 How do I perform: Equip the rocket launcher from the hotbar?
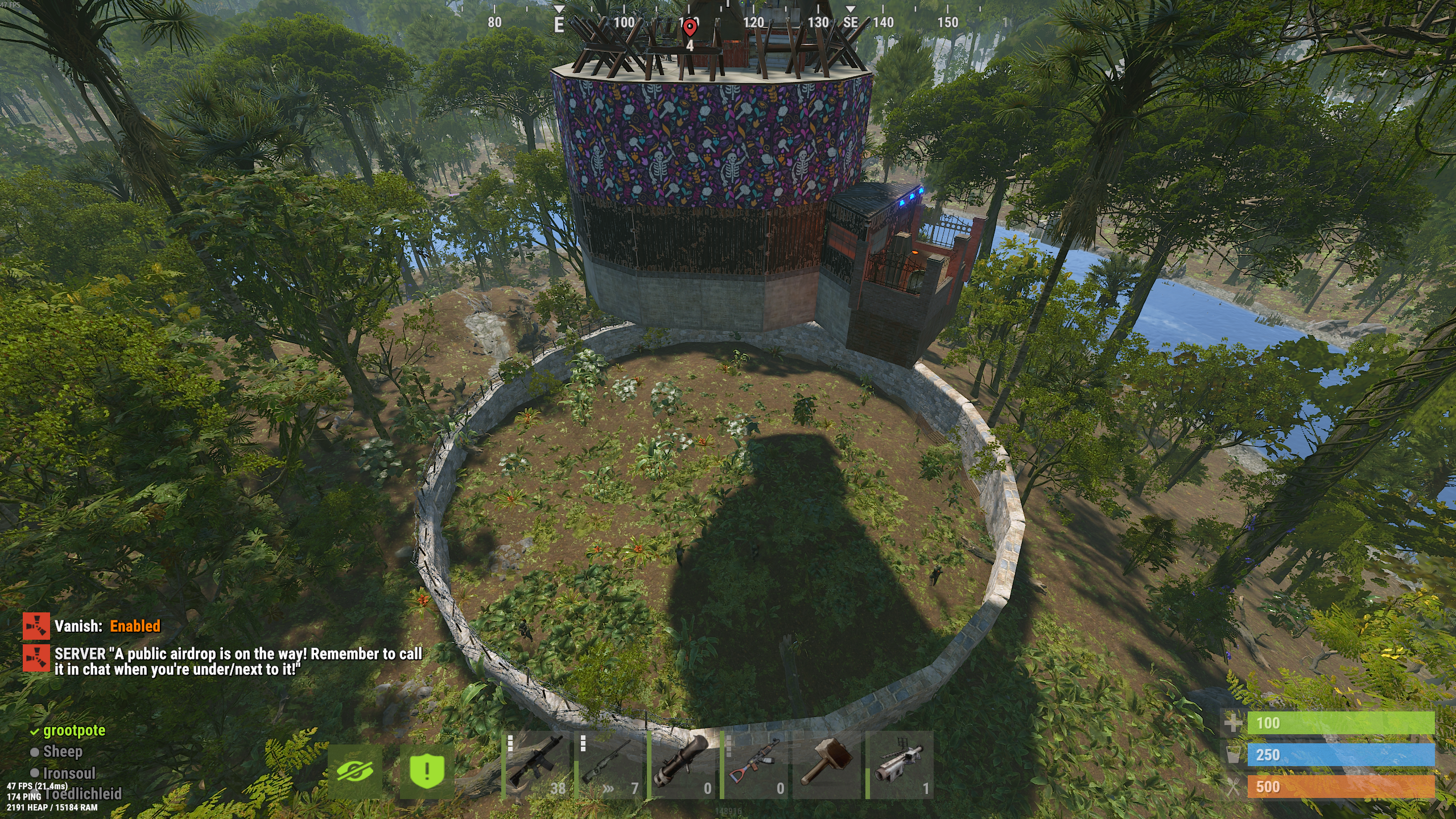coord(681,765)
